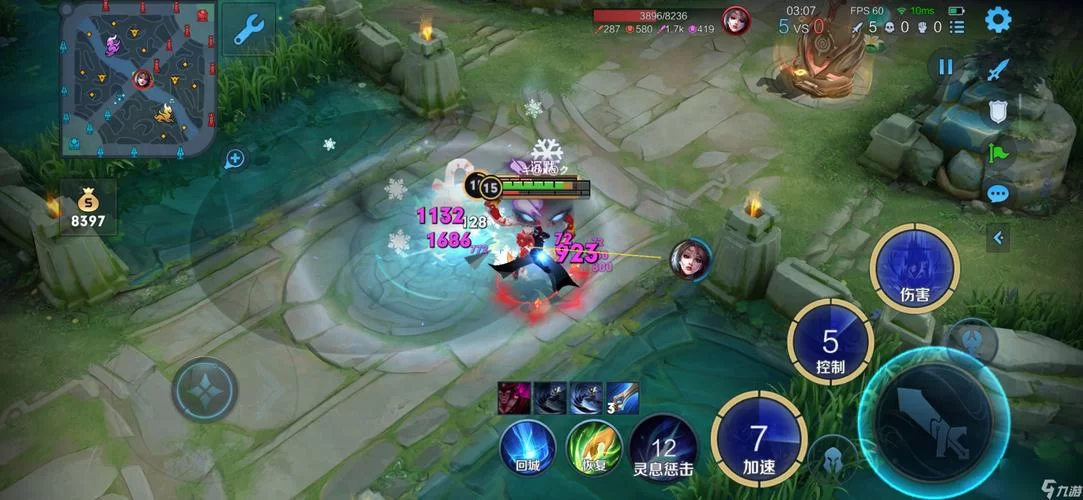Use the 恢复 restore spell
Image resolution: width=1083 pixels, height=500 pixels.
click(x=594, y=446)
